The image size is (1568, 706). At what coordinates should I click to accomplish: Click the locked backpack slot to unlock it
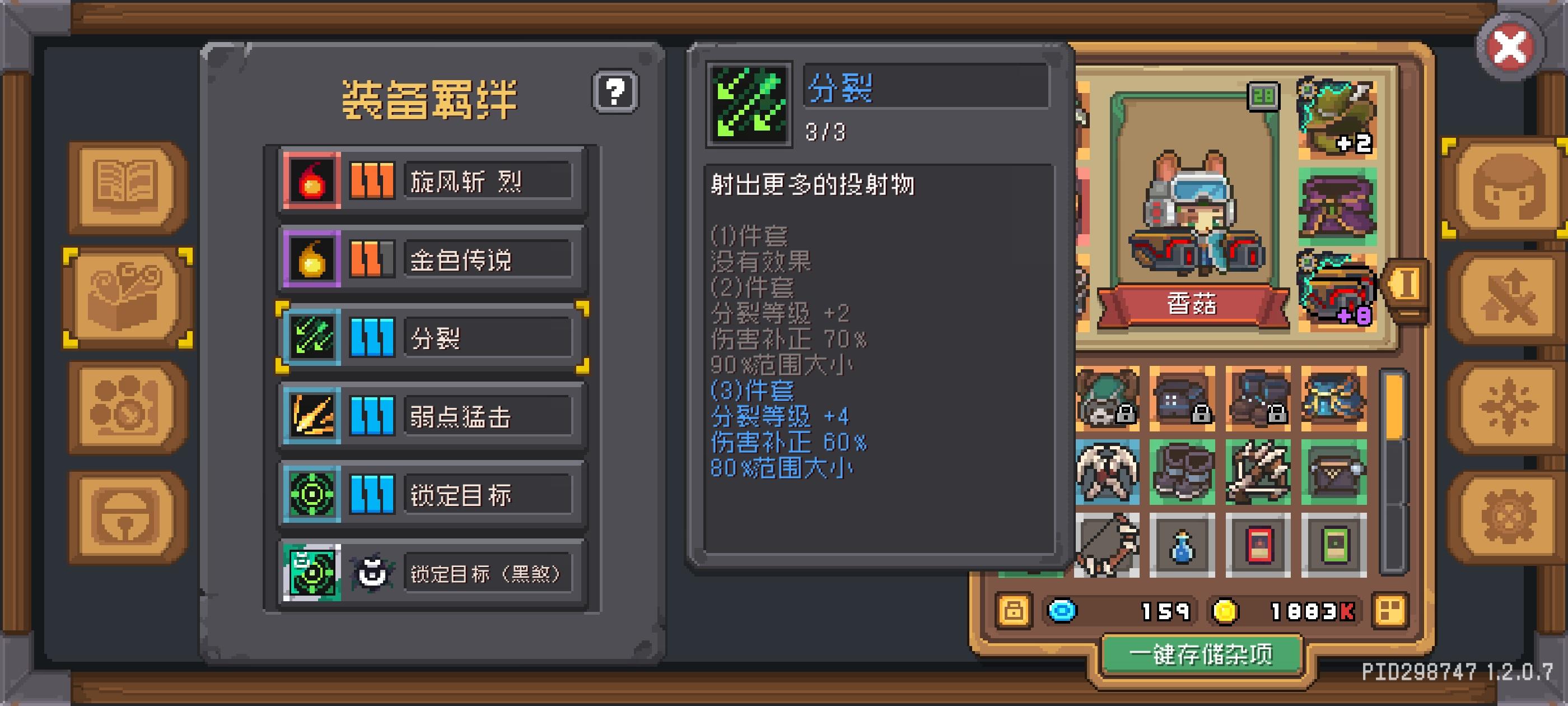pos(1108,399)
